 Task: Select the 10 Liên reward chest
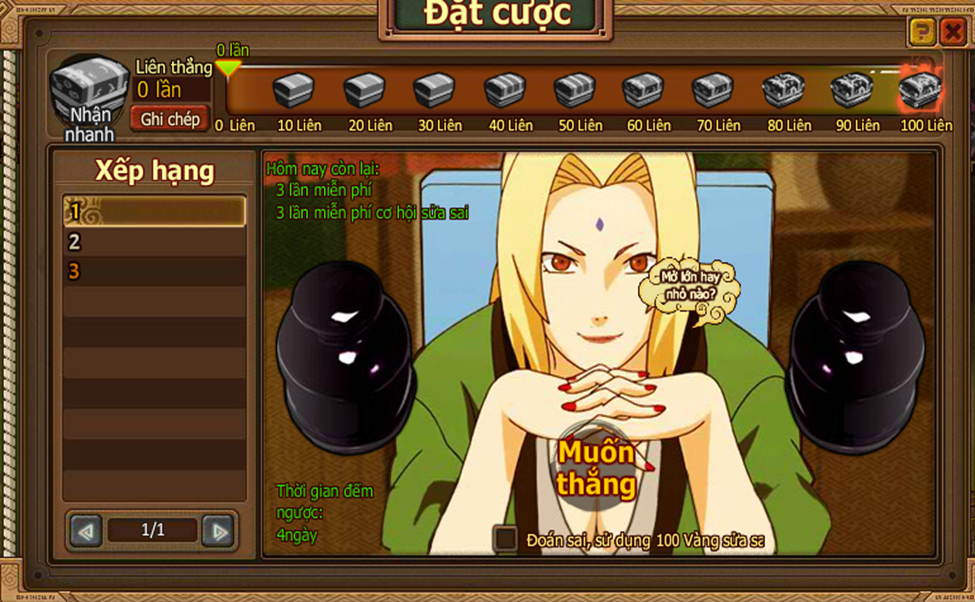point(293,91)
